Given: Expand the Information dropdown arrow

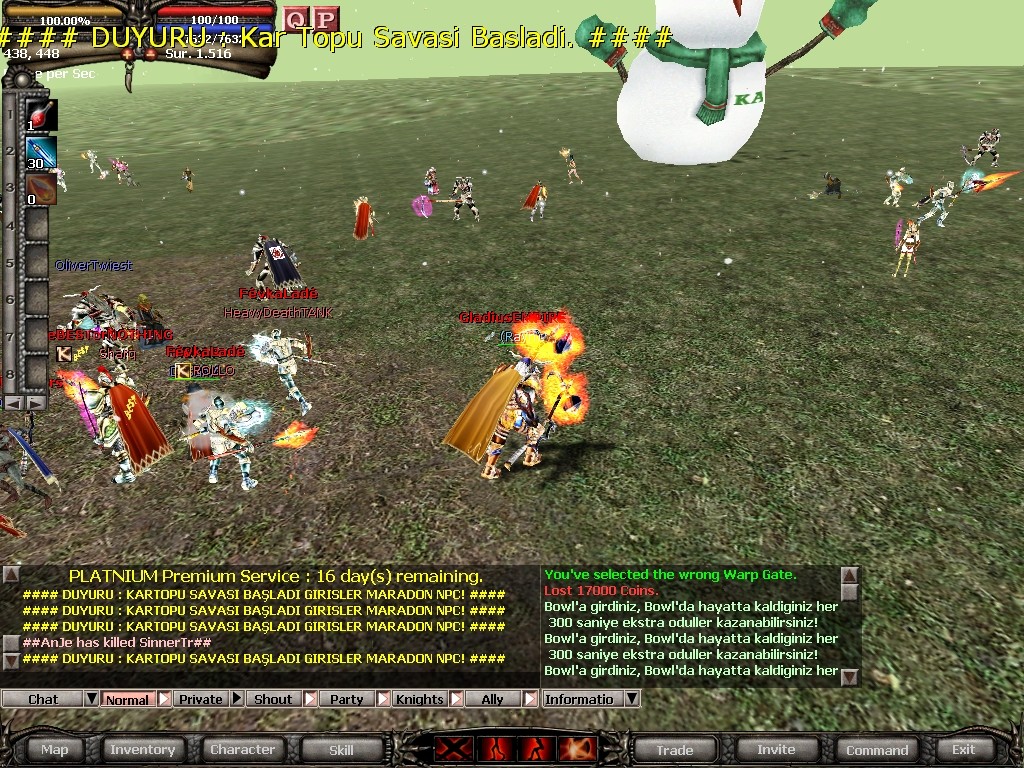Looking at the screenshot, I should (x=632, y=699).
